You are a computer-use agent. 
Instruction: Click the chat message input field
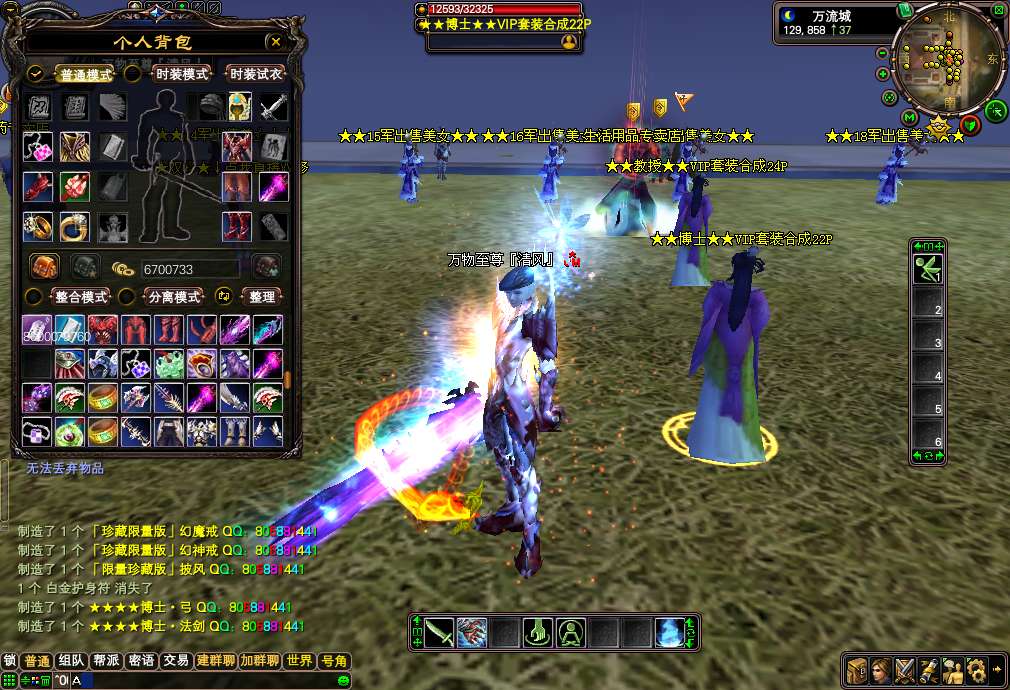tap(200, 681)
